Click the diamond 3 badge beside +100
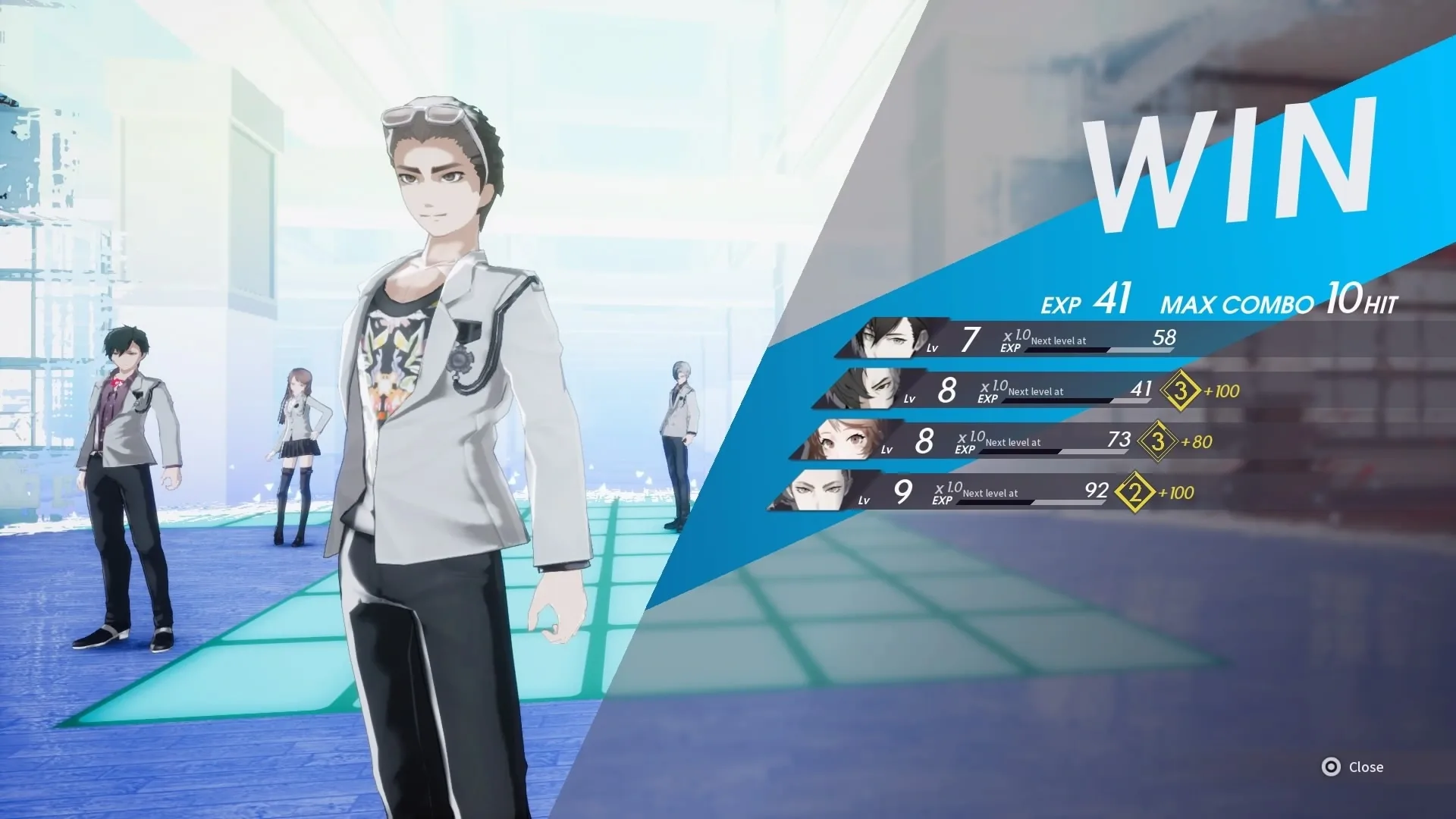 click(1180, 391)
